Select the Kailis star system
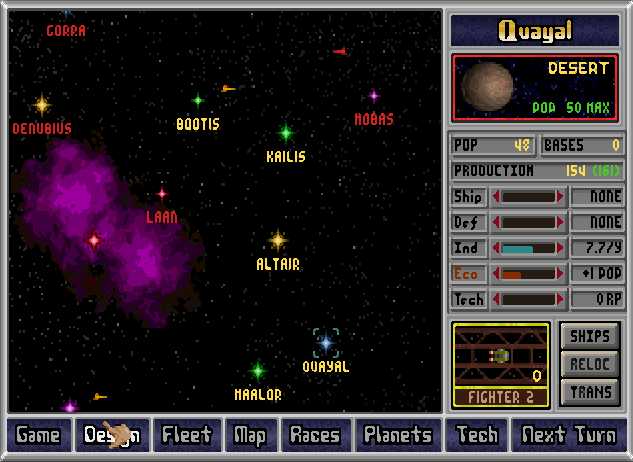Screen dimensions: 633x462 (286, 132)
